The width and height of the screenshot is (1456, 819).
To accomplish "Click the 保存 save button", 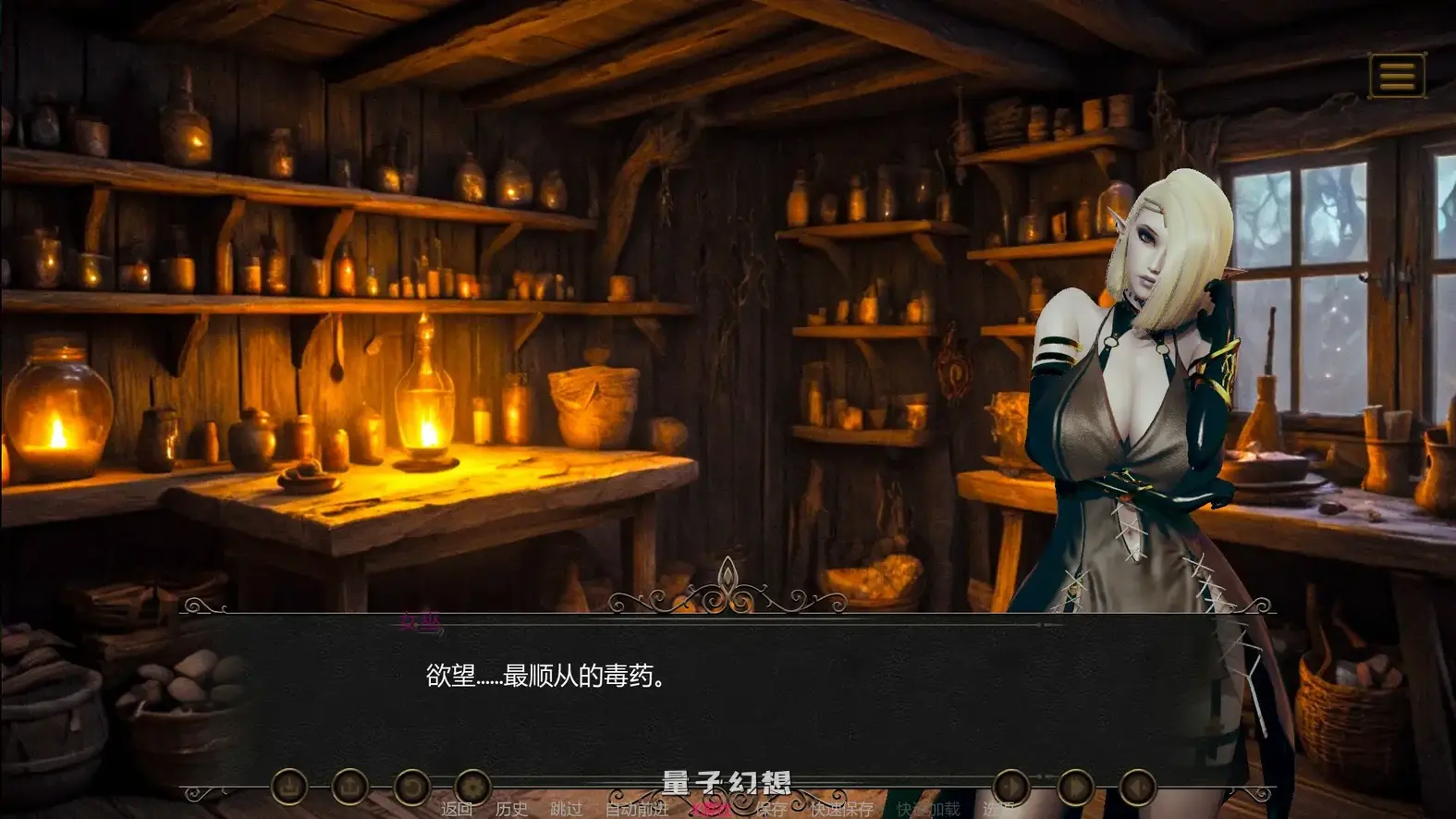I will 773,809.
